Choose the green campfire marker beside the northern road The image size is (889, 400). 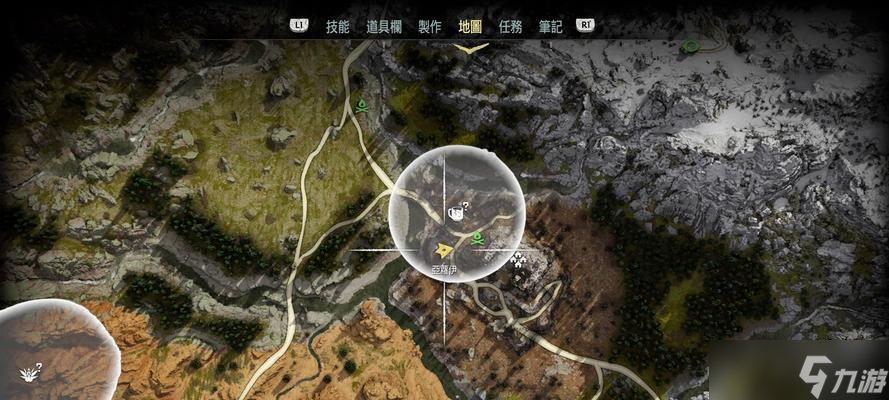(361, 103)
